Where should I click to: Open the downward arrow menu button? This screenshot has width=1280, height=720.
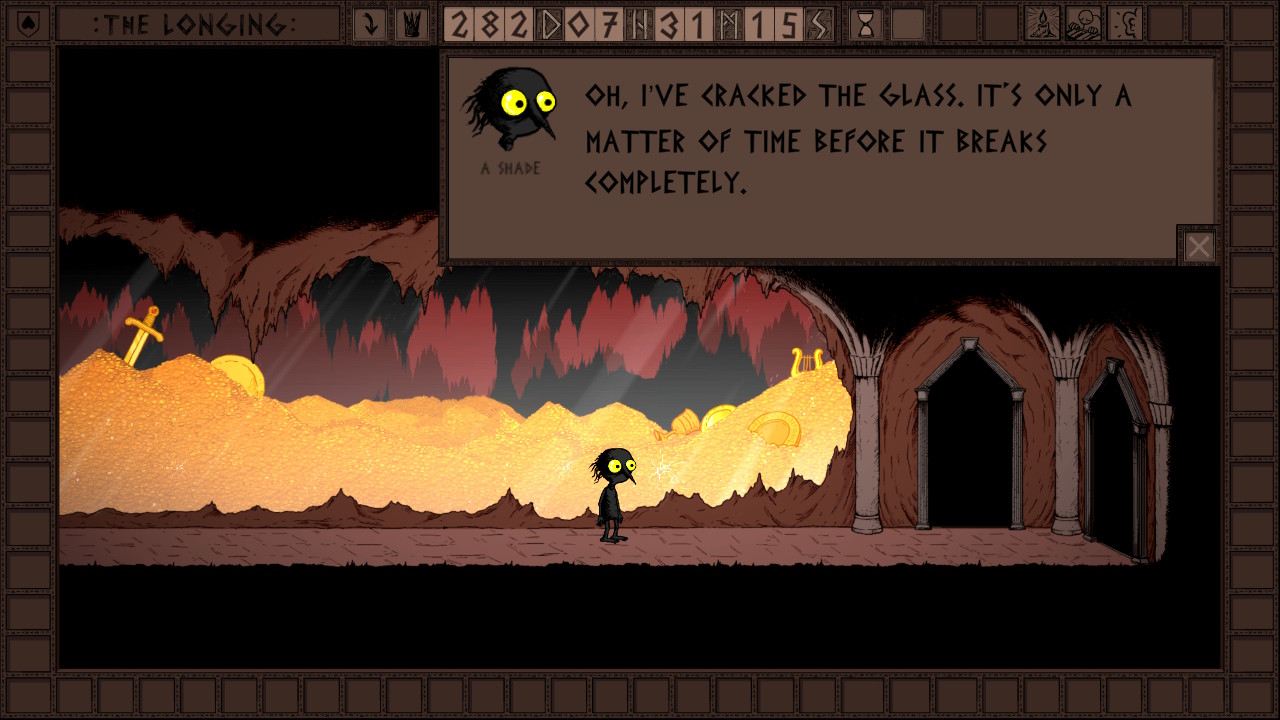point(370,24)
